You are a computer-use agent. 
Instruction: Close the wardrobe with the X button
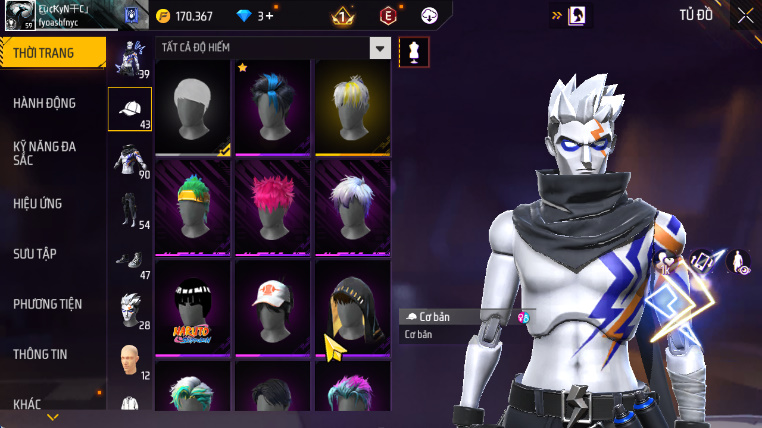click(x=746, y=15)
